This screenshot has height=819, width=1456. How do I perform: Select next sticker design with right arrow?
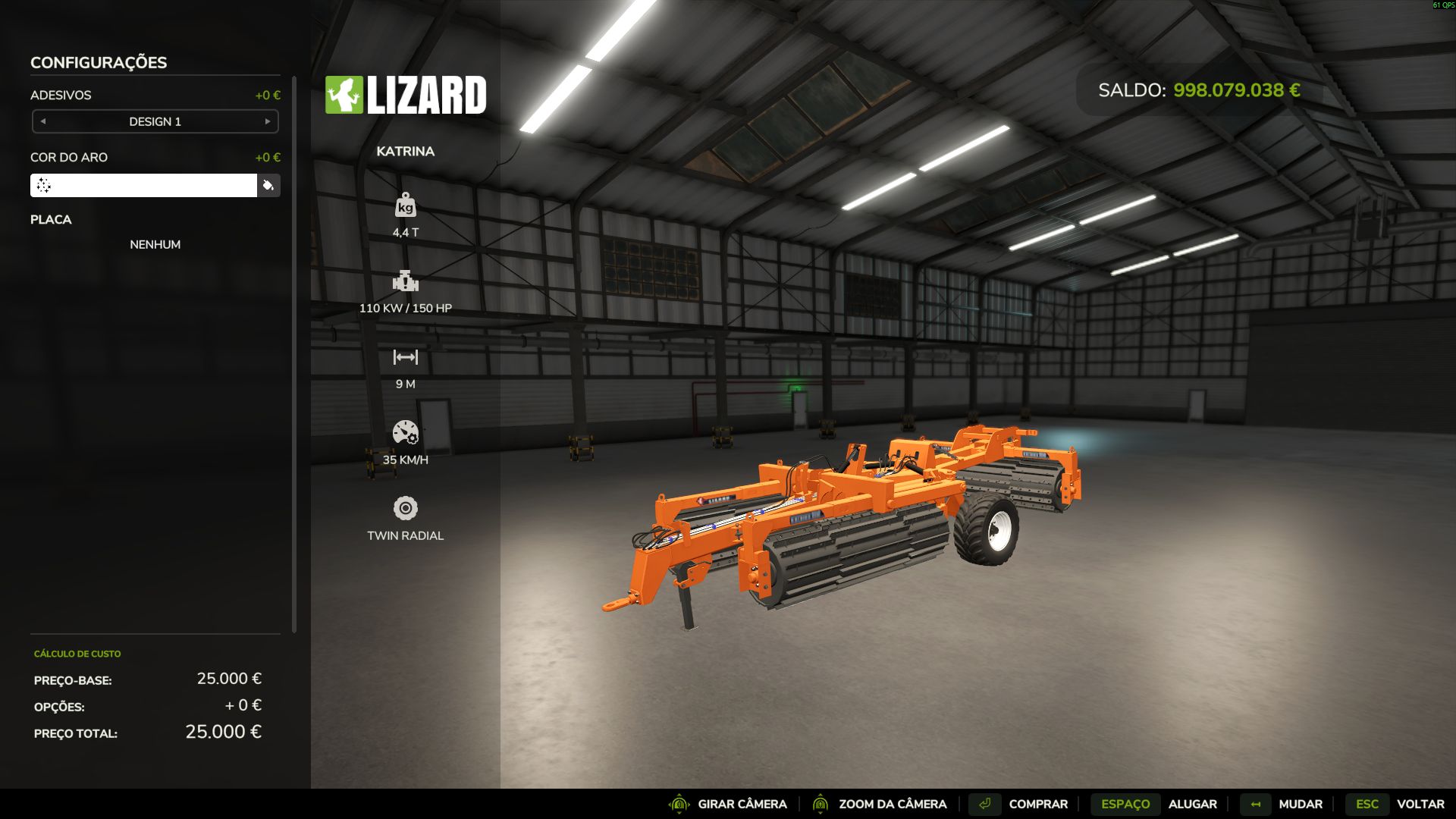click(x=268, y=121)
